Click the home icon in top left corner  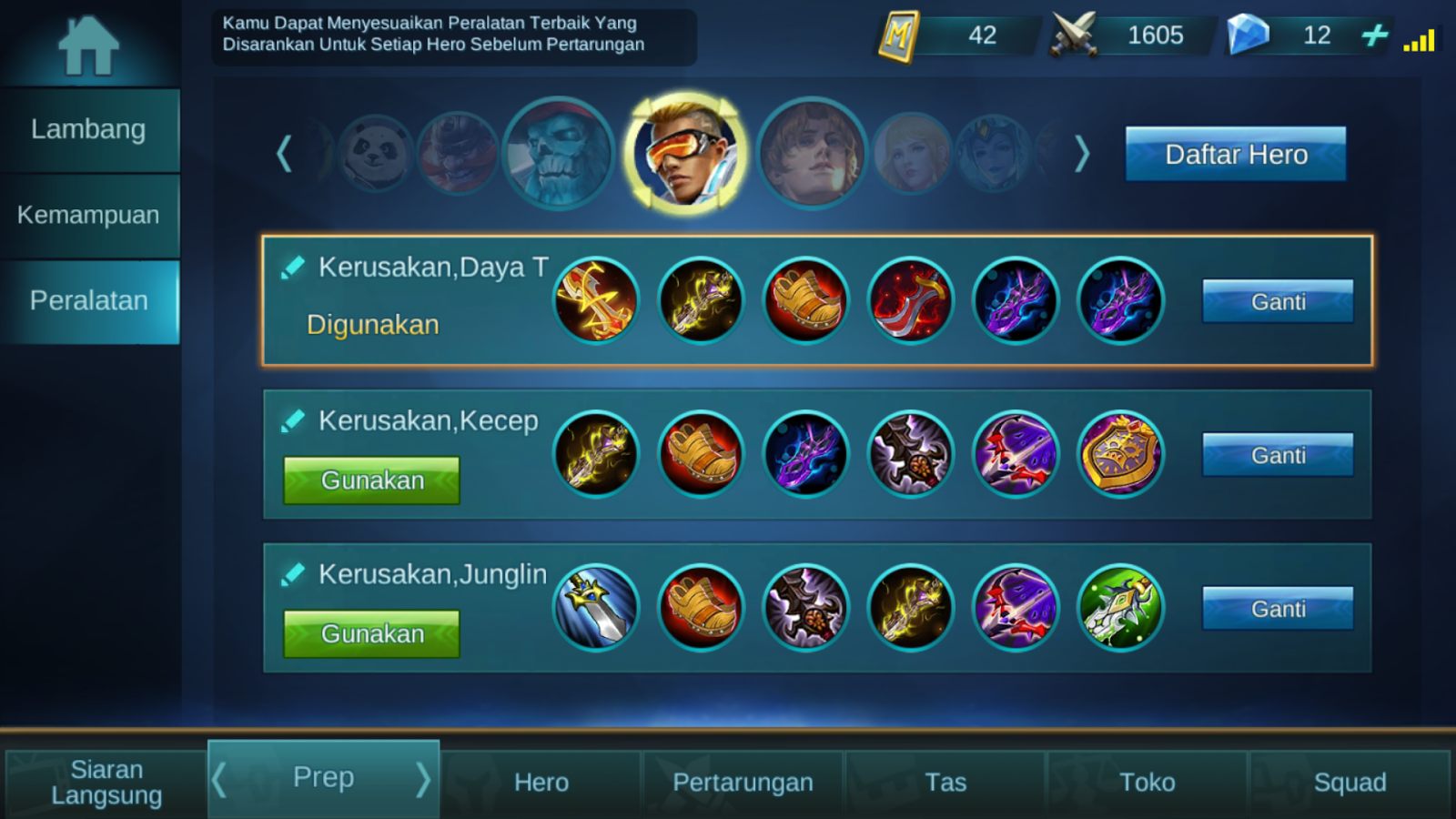[88, 43]
